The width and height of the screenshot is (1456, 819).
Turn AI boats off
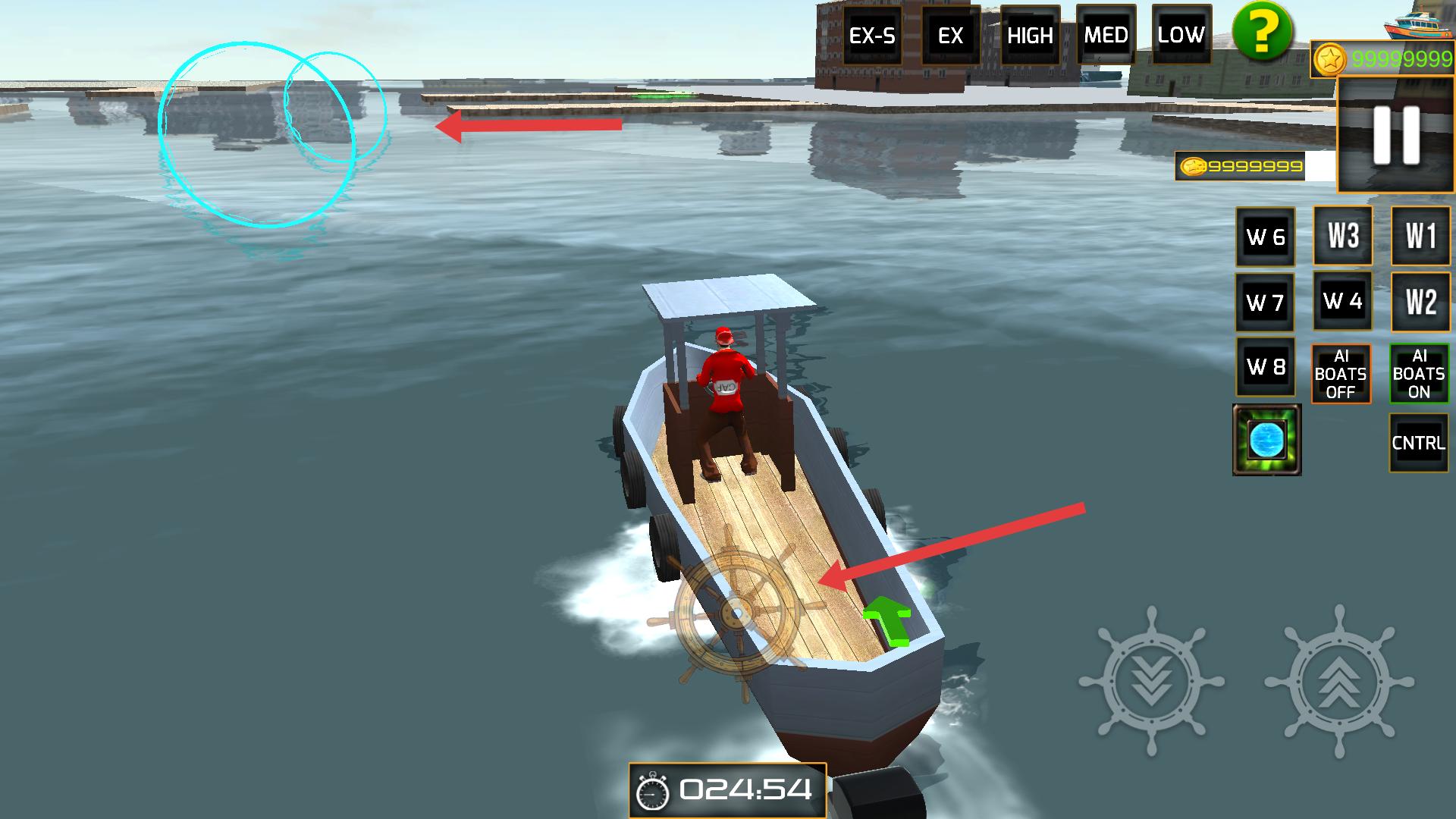[1341, 374]
